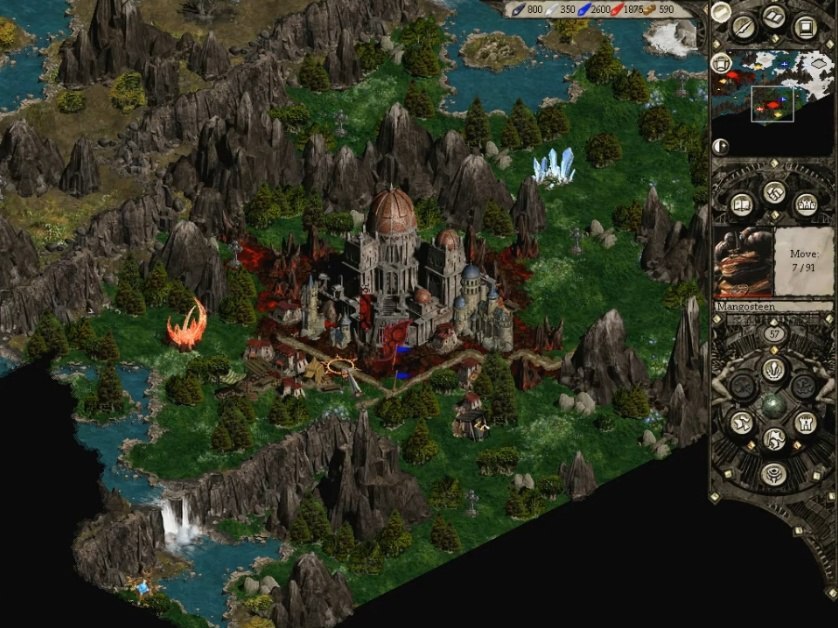
Task: Select the quill icon button above minimap
Action: [743, 26]
